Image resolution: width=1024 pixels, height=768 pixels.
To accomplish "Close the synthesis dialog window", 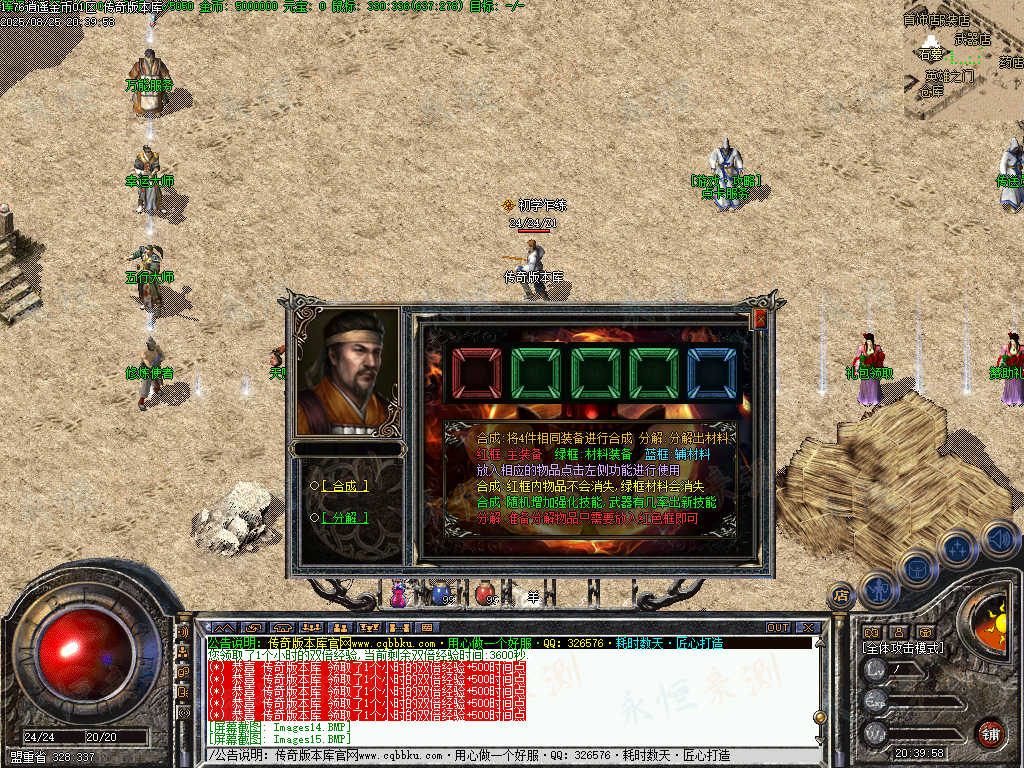I will tap(759, 319).
